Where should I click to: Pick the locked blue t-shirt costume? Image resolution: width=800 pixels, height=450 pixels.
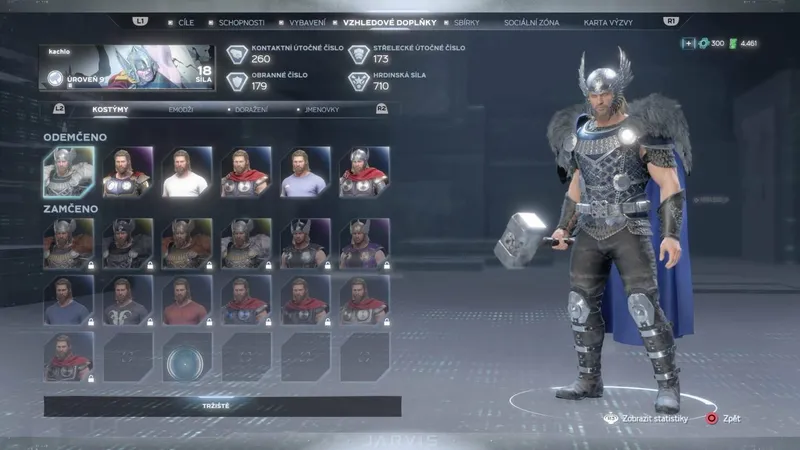(68, 301)
